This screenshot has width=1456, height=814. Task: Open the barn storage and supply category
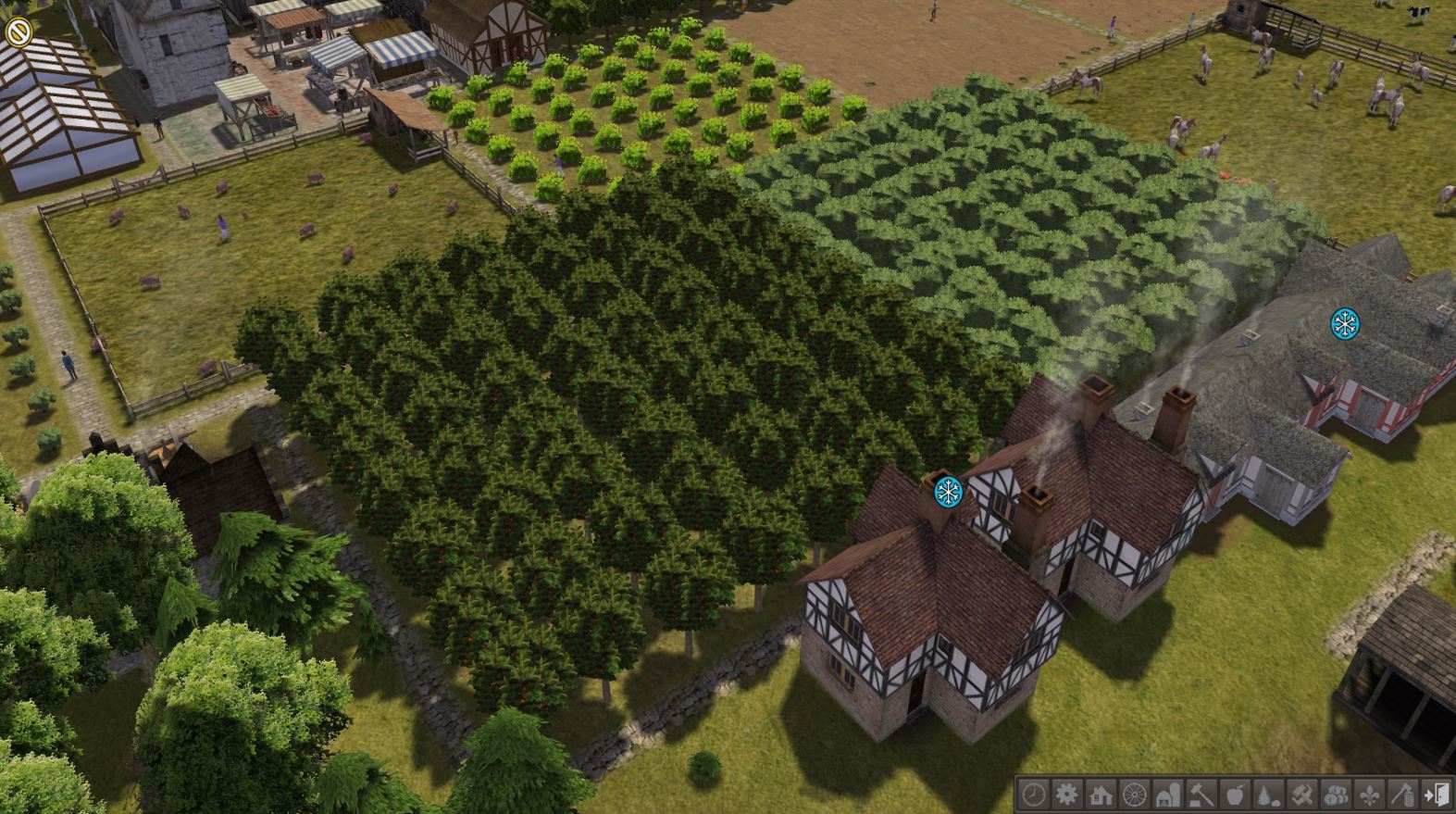pyautogui.click(x=1168, y=794)
